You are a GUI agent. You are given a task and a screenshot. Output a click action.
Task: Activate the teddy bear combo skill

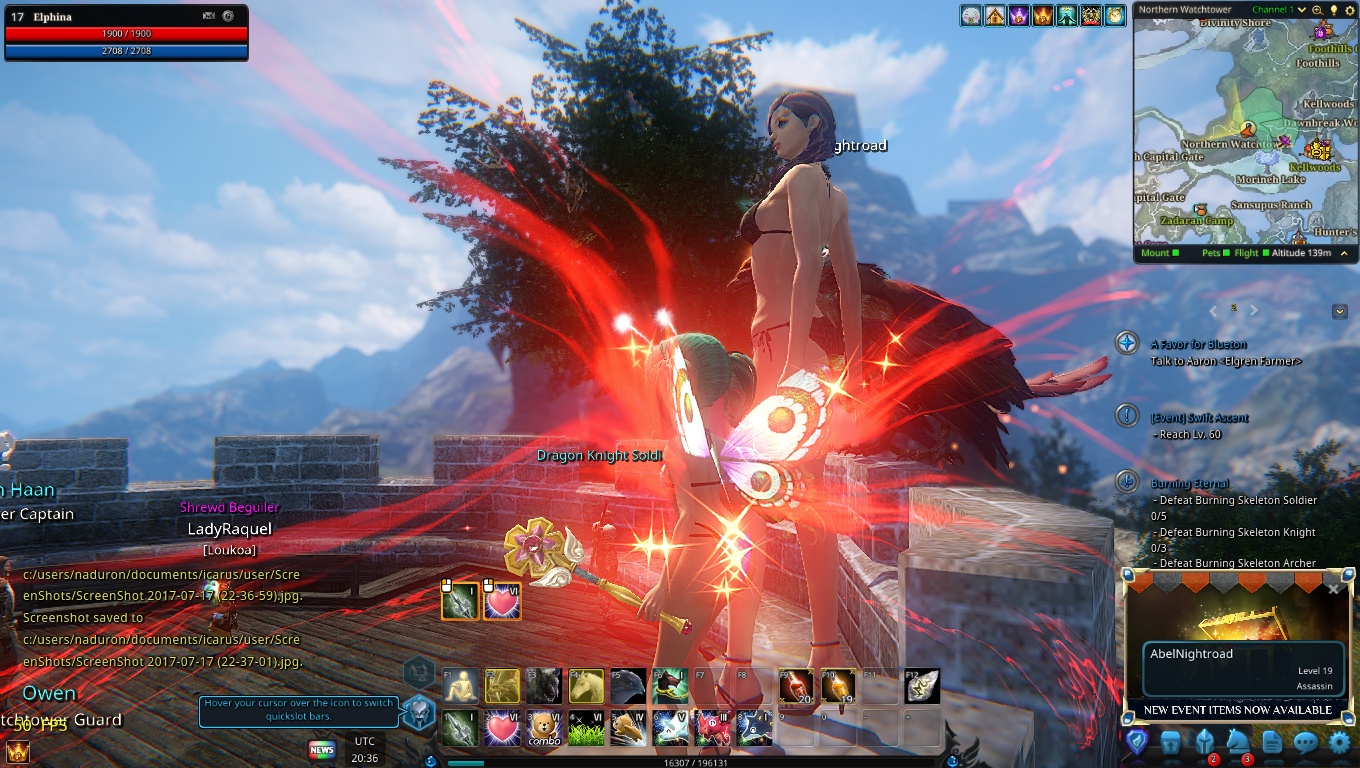click(x=544, y=728)
